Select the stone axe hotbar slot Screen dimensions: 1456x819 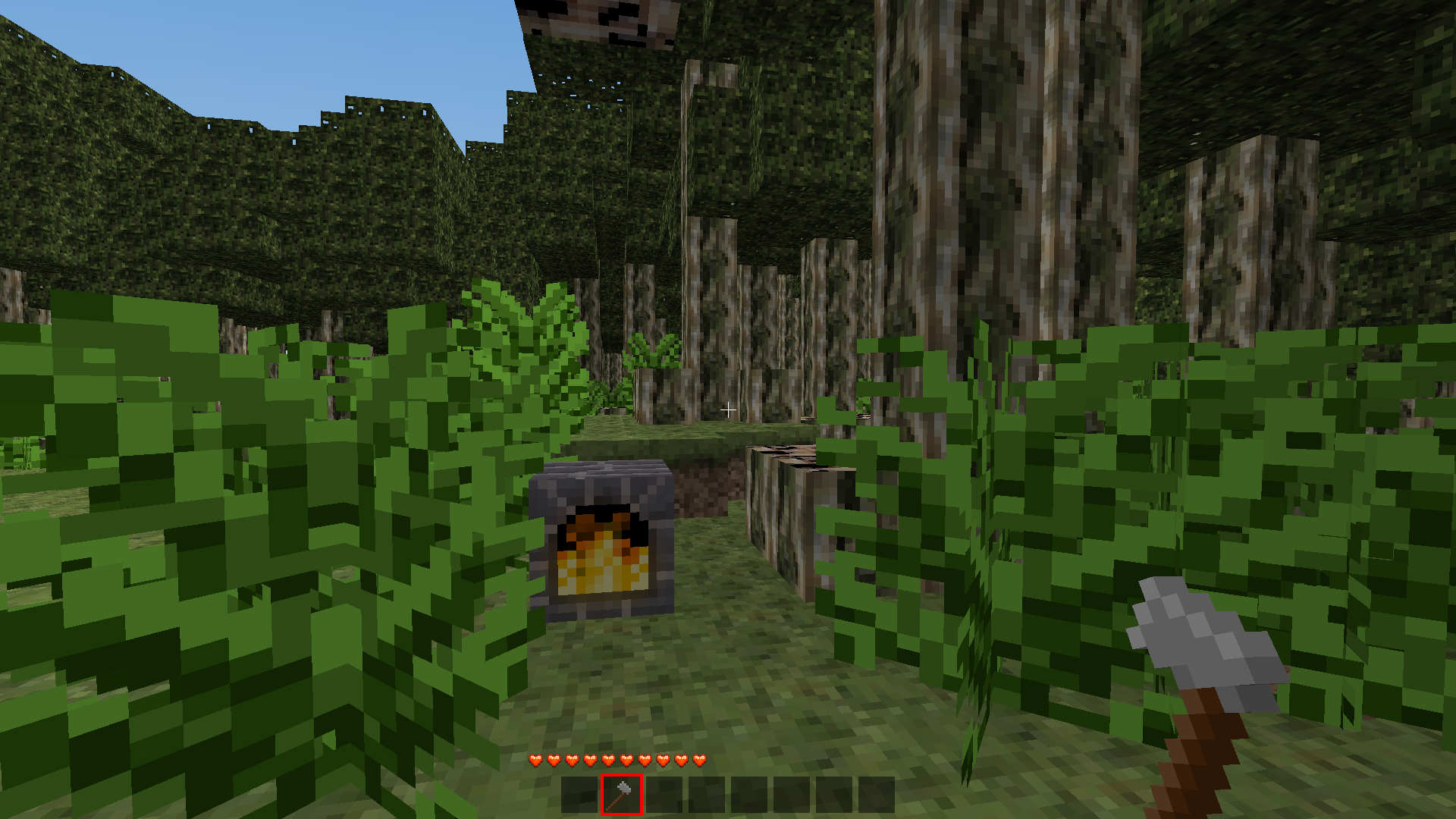pos(621,794)
